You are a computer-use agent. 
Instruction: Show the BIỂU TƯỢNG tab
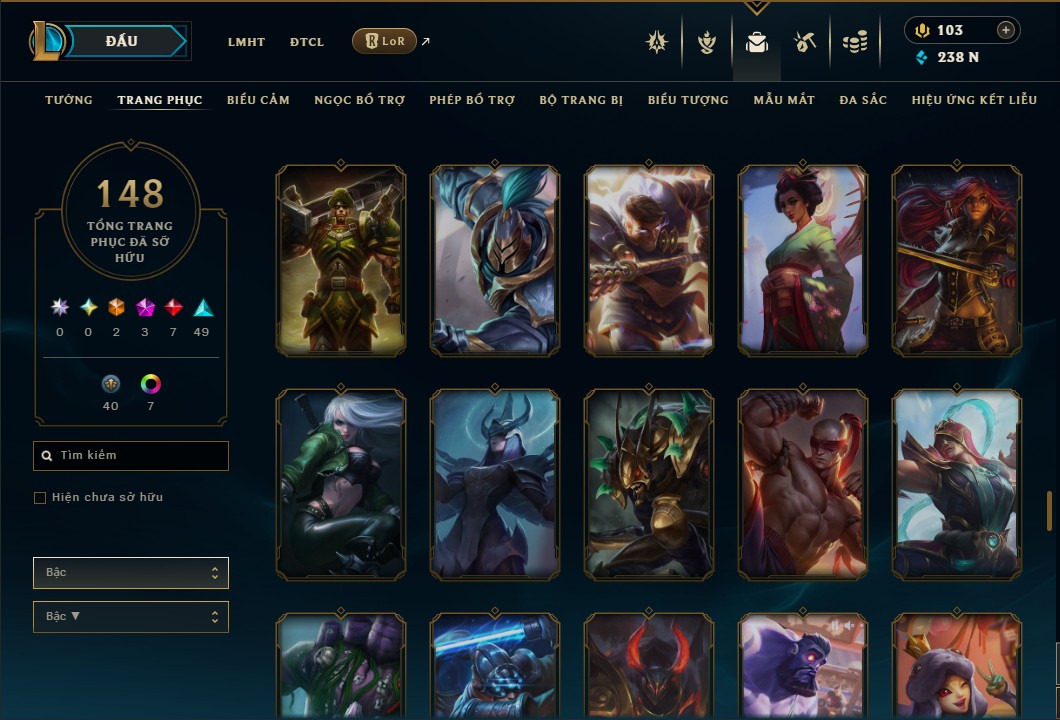click(688, 100)
